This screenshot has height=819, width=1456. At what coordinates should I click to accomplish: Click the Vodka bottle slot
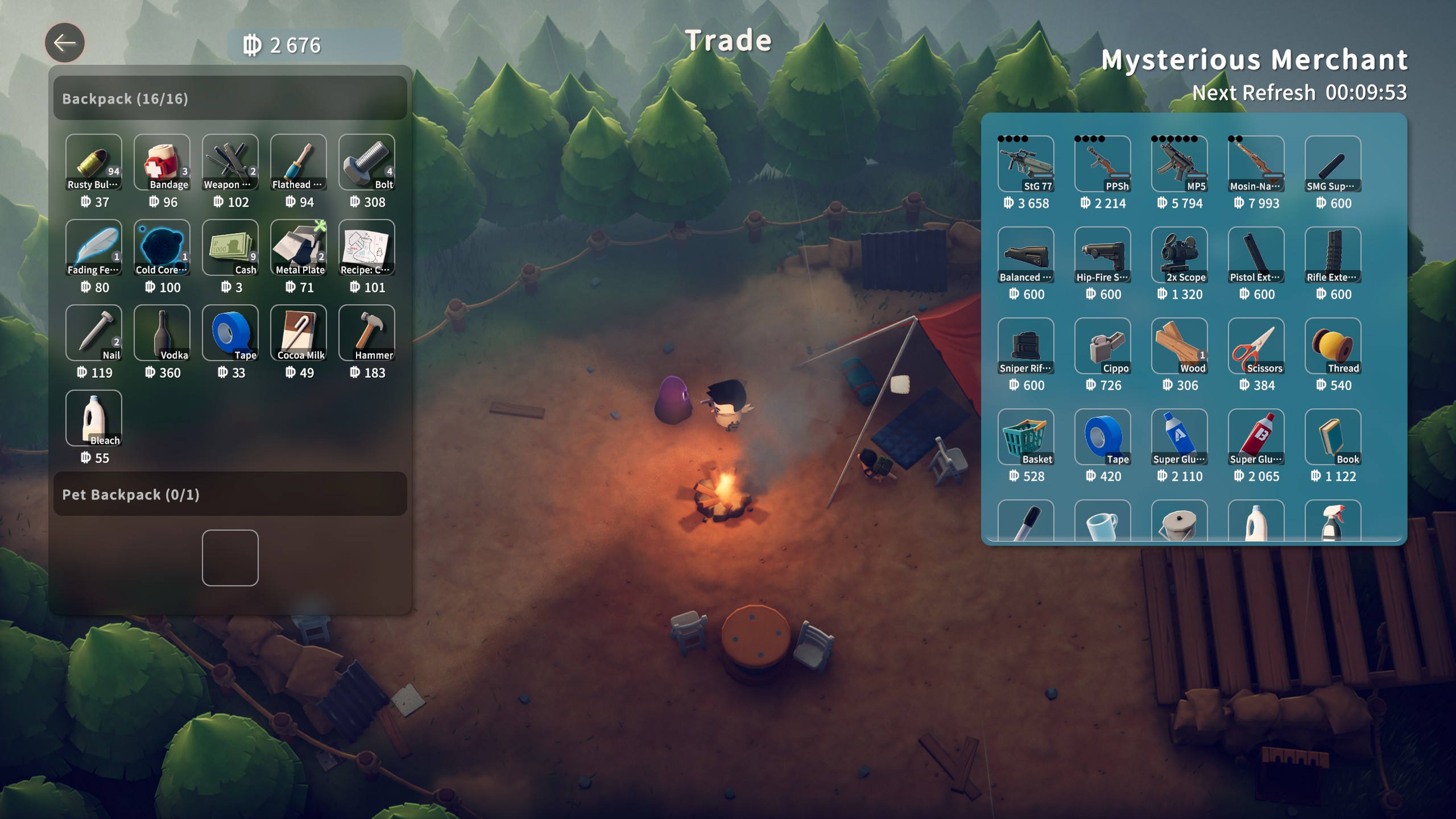pos(162,333)
